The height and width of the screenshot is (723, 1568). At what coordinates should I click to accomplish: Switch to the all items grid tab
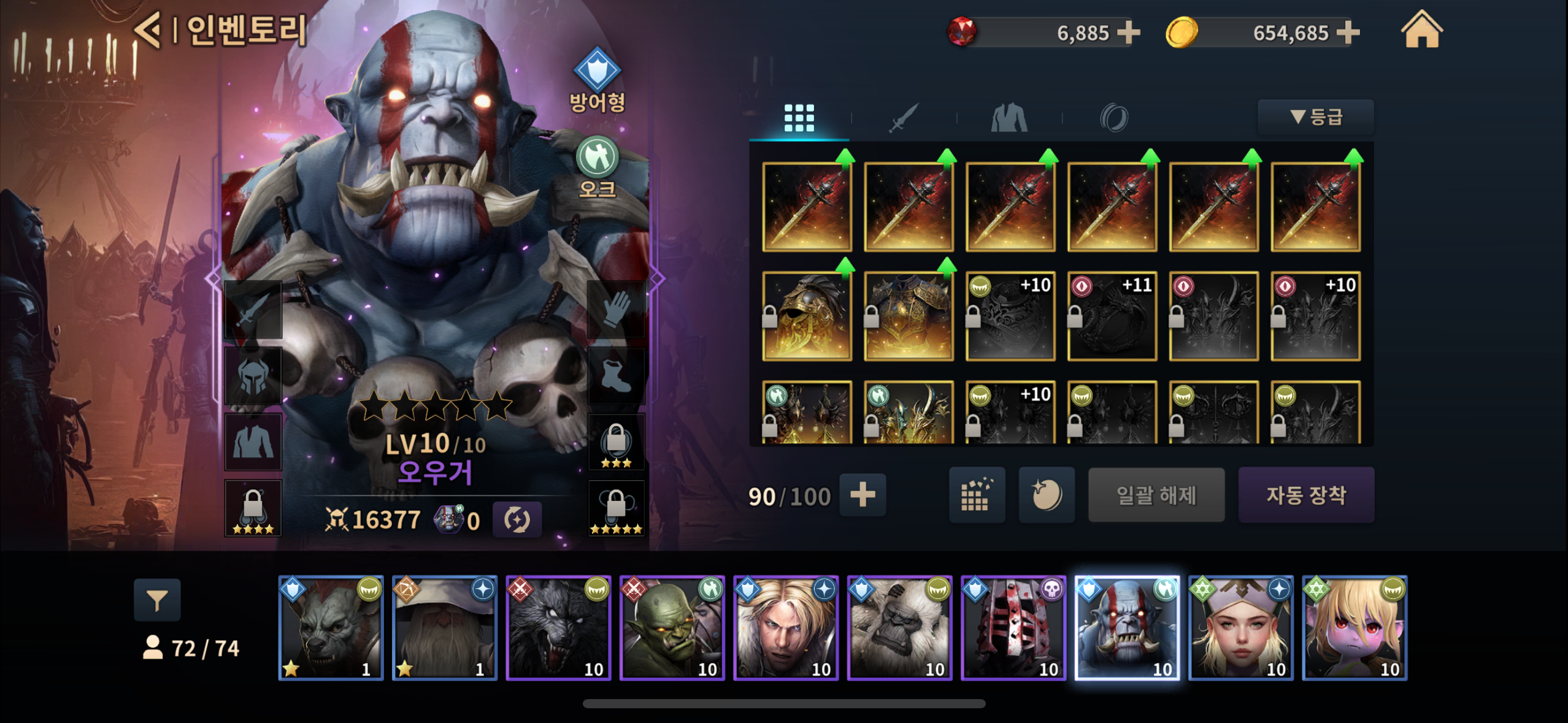coord(799,118)
